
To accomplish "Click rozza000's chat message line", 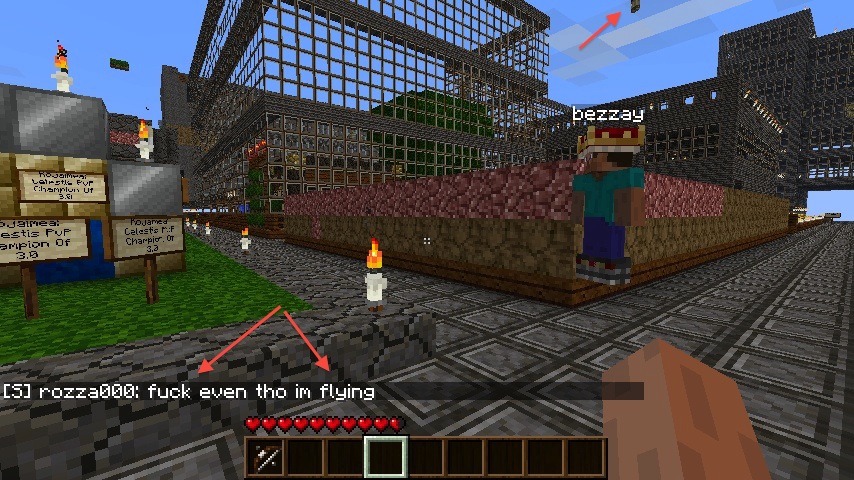I will (190, 392).
